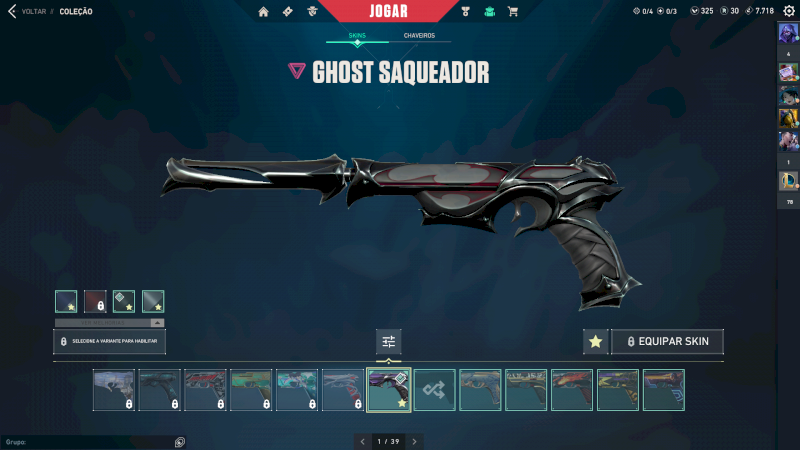Go to the next skins page
This screenshot has height=450, width=800.
pyautogui.click(x=414, y=441)
